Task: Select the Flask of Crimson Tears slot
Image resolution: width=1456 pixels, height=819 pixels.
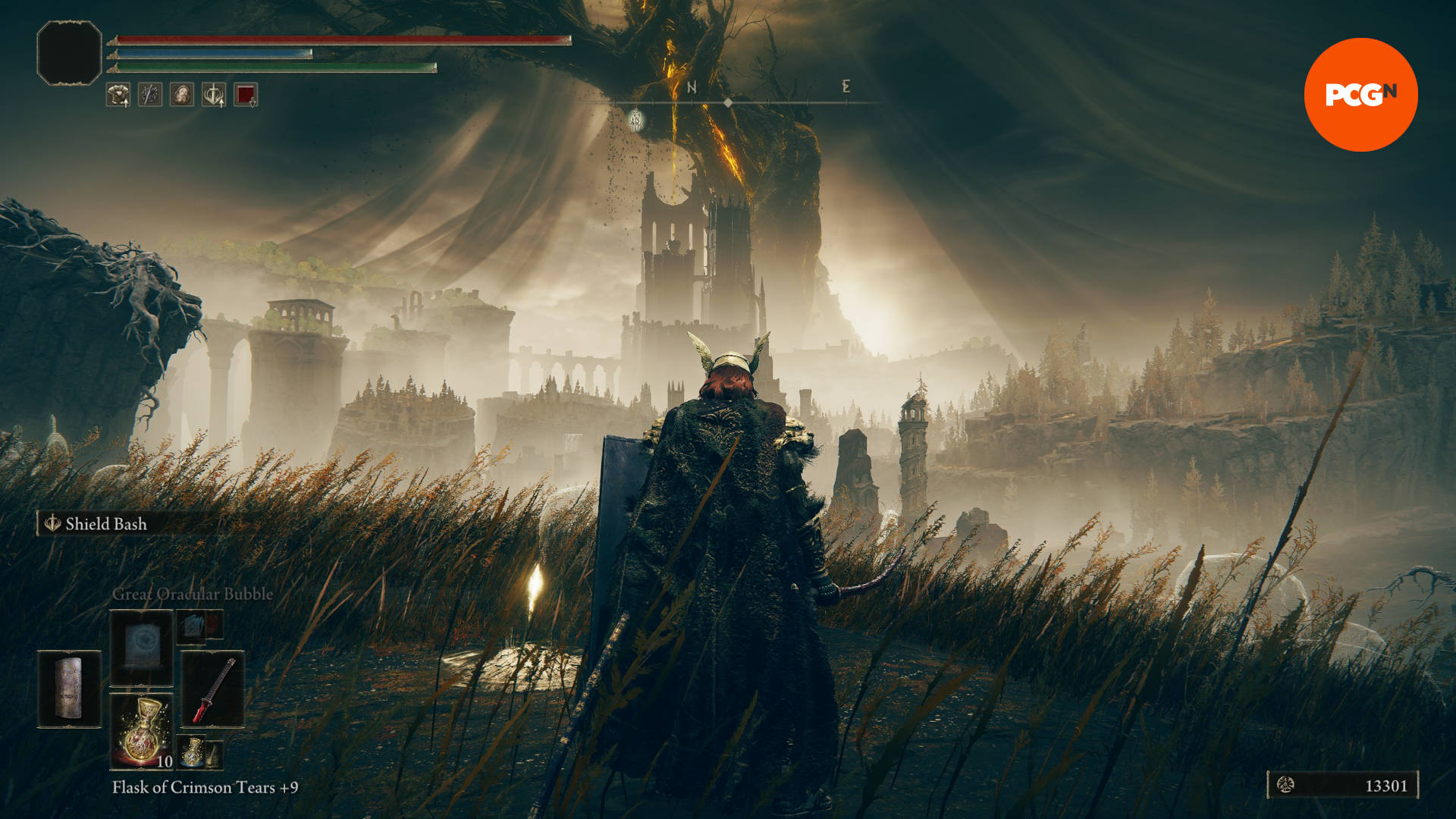Action: (142, 730)
